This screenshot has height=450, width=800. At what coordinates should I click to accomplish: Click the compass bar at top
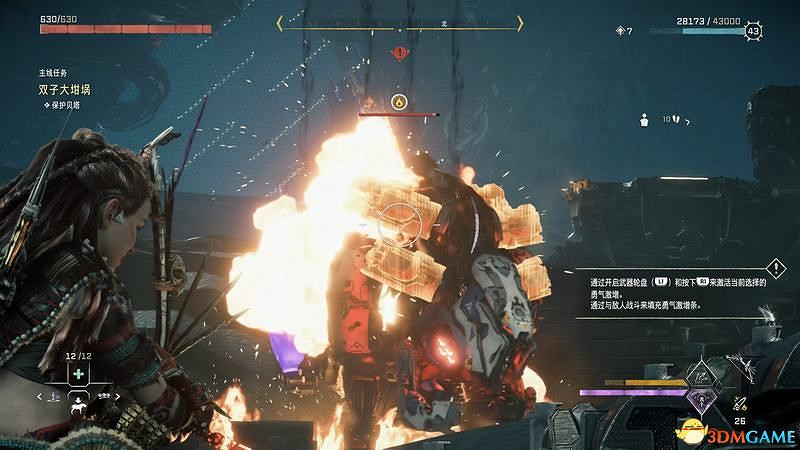pyautogui.click(x=400, y=26)
